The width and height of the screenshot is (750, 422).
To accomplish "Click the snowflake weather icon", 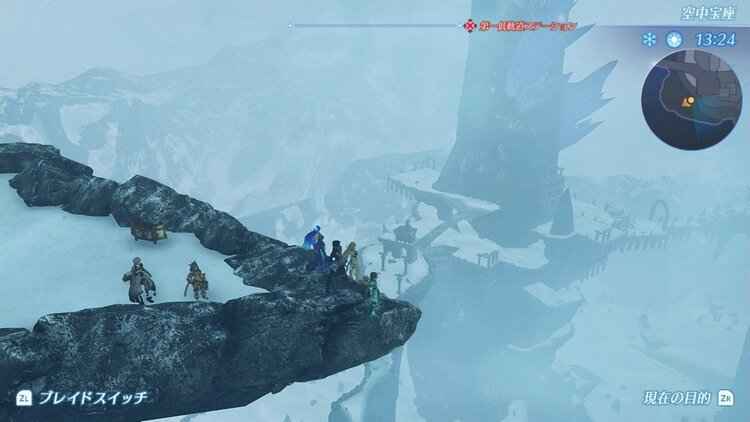I will pos(649,40).
